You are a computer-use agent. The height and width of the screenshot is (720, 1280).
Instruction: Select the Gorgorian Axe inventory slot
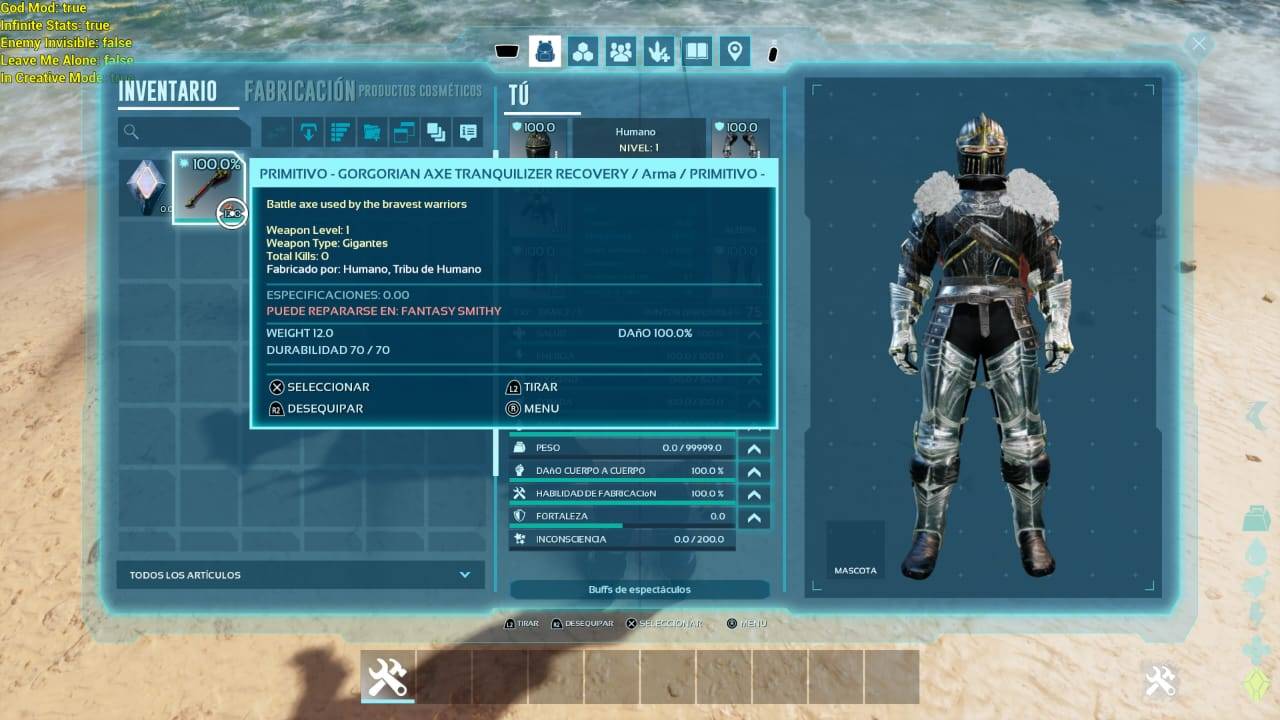208,187
